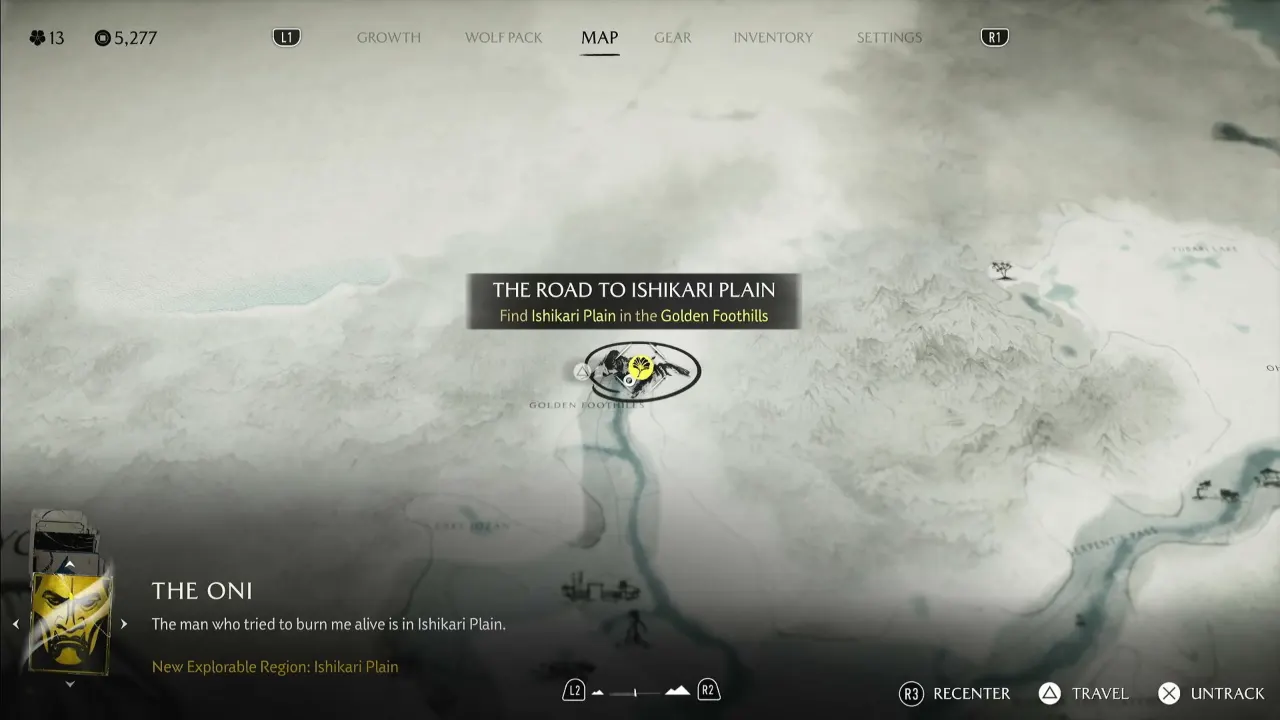Show next quest card with right arrow
The image size is (1280, 720).
pyautogui.click(x=124, y=624)
